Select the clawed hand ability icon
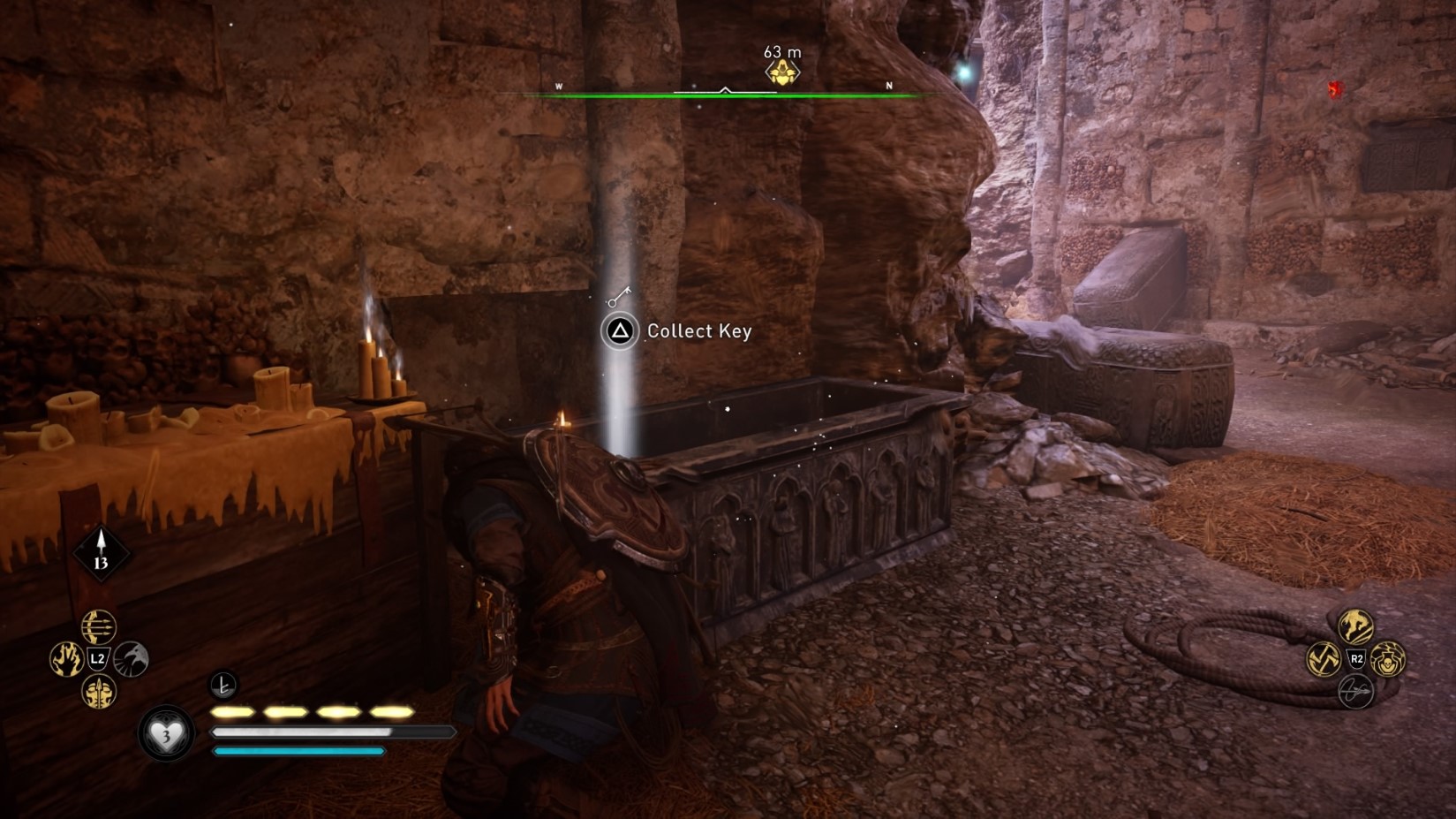 click(x=66, y=657)
